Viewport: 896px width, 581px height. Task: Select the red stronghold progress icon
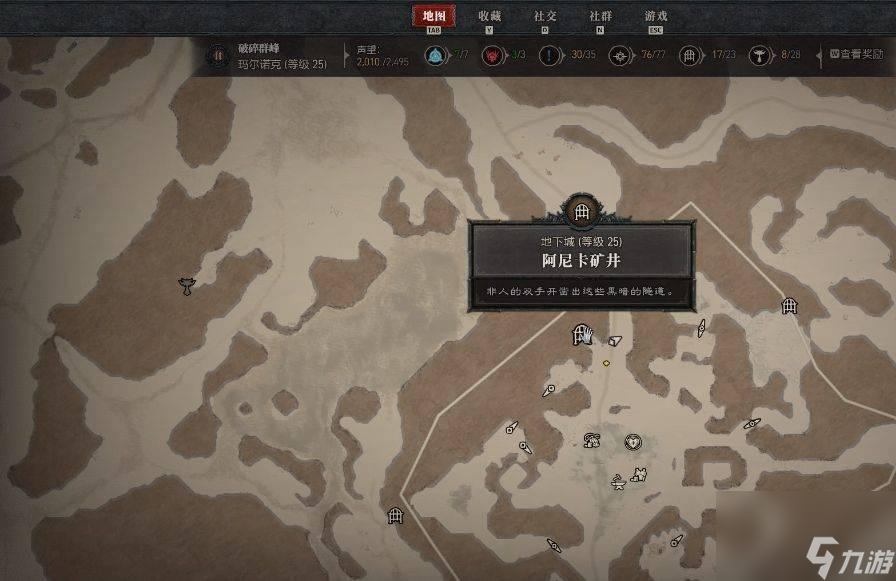[x=492, y=56]
